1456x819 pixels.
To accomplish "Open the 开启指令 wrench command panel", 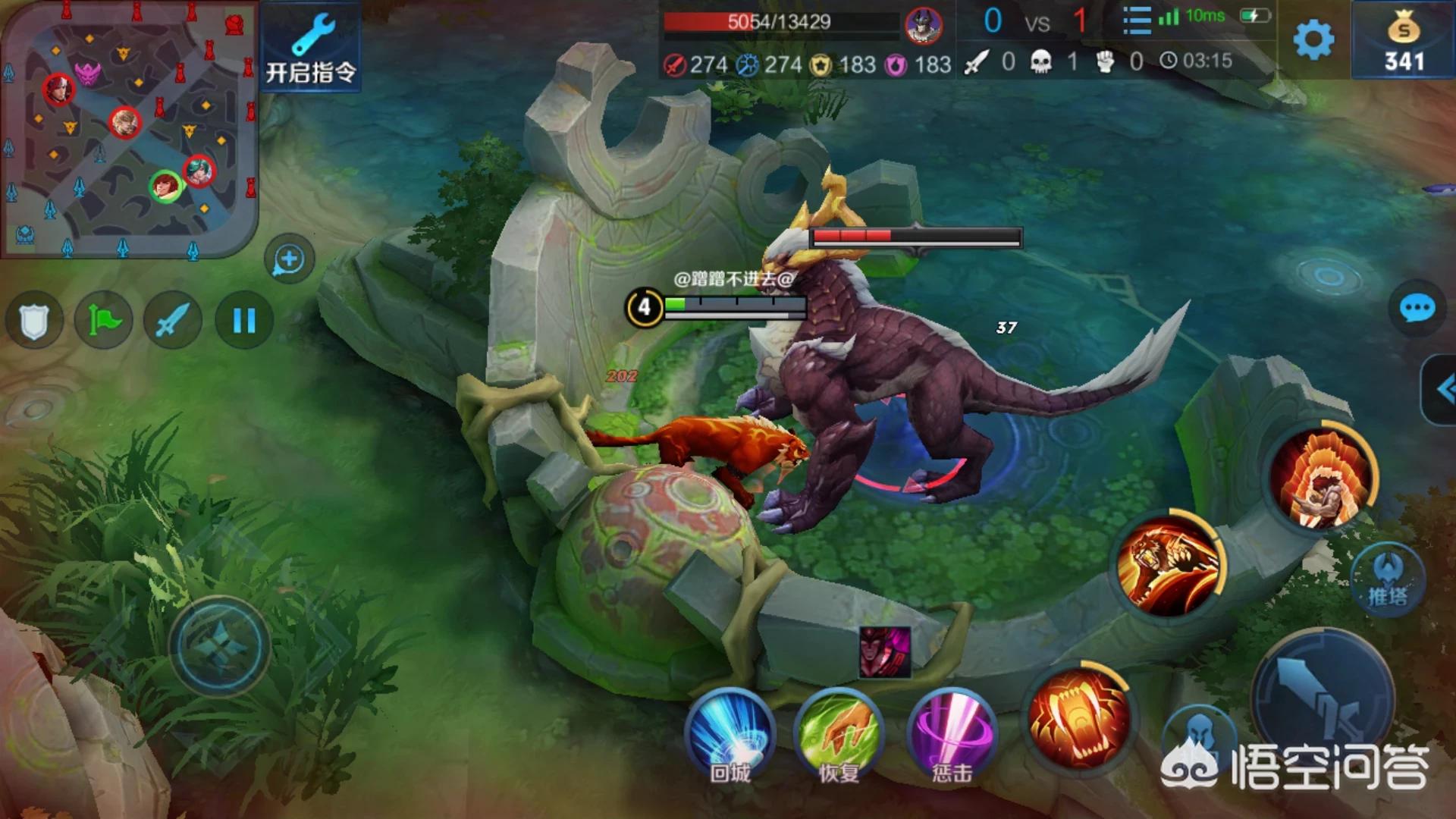I will point(311,47).
